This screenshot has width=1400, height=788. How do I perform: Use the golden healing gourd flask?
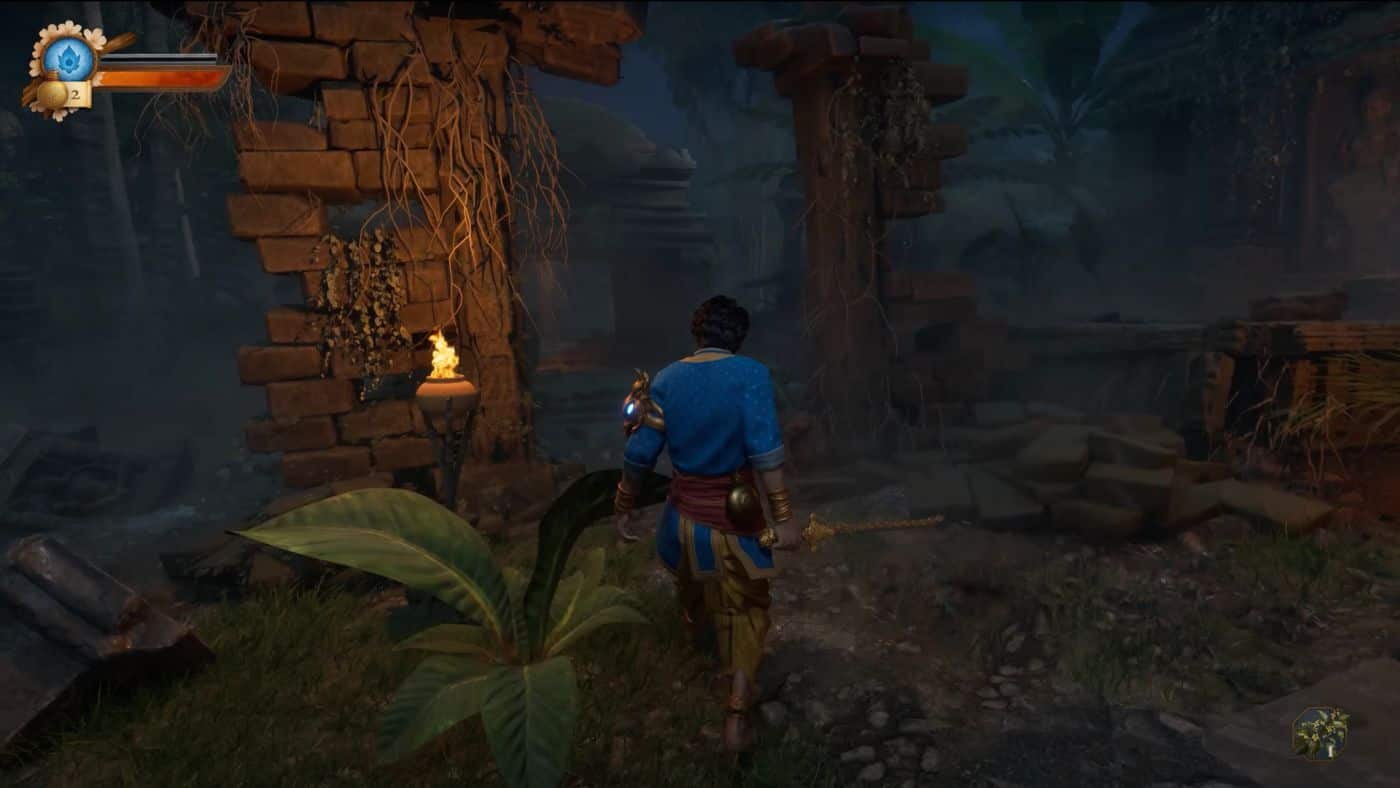tap(53, 95)
